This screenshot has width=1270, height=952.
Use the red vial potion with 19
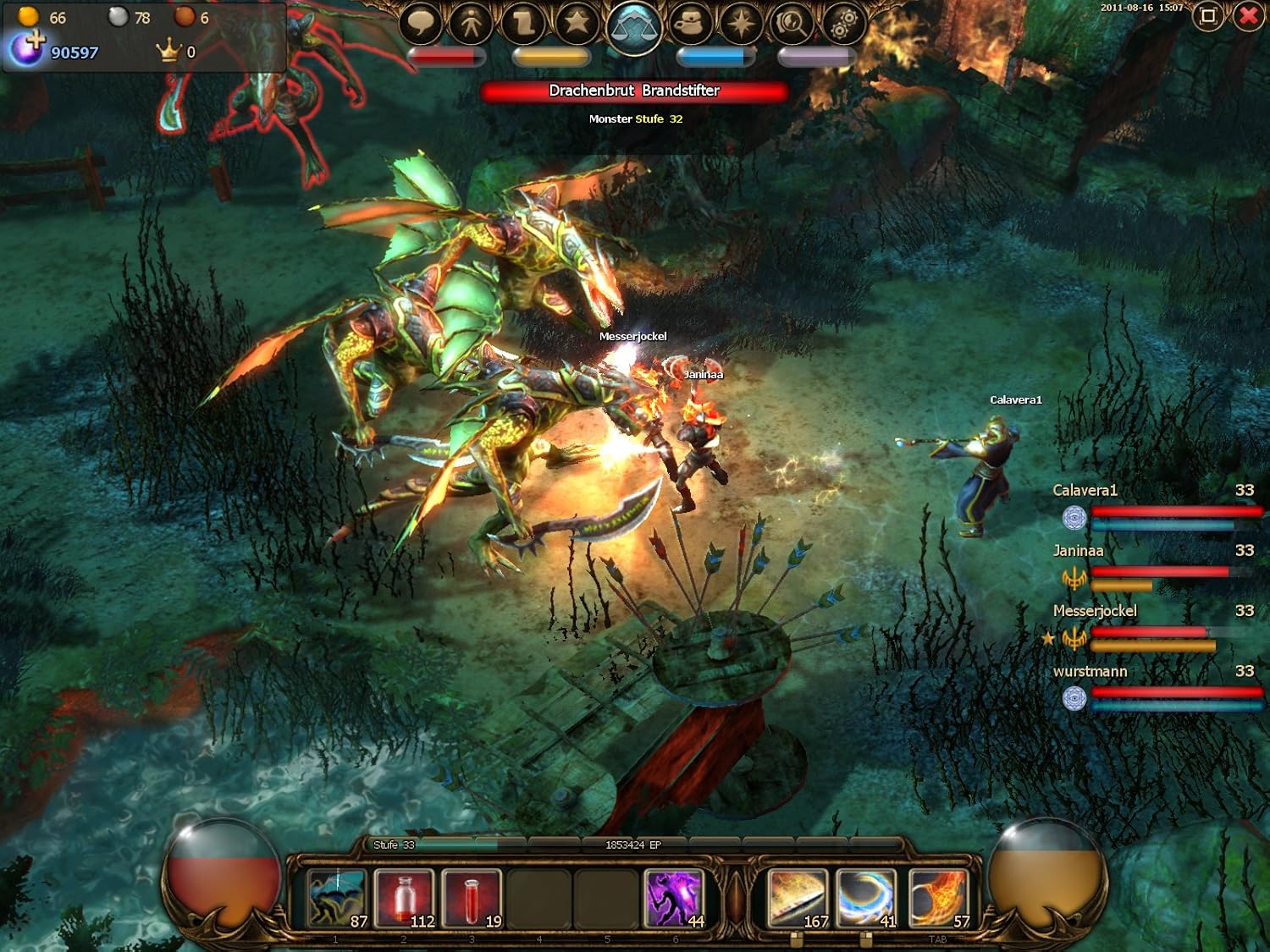(x=472, y=898)
